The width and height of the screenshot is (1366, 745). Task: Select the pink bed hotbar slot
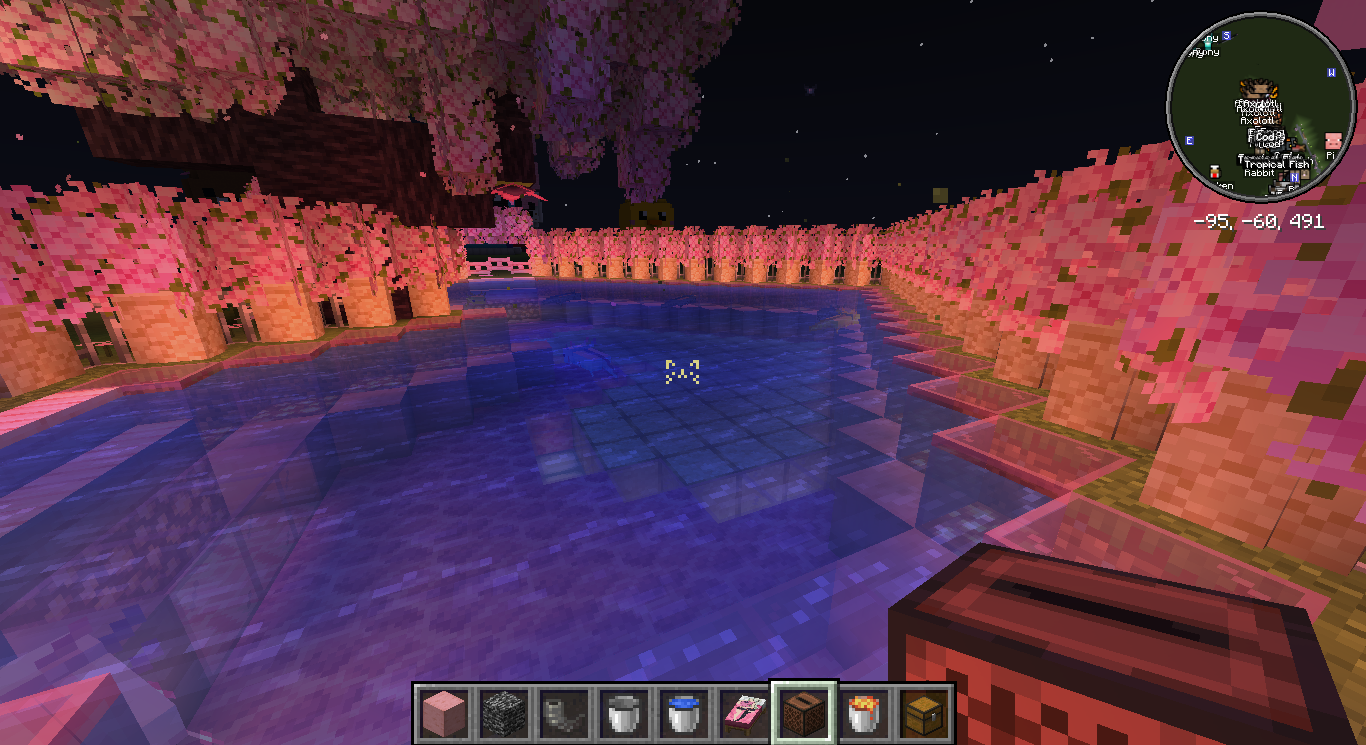tap(742, 715)
